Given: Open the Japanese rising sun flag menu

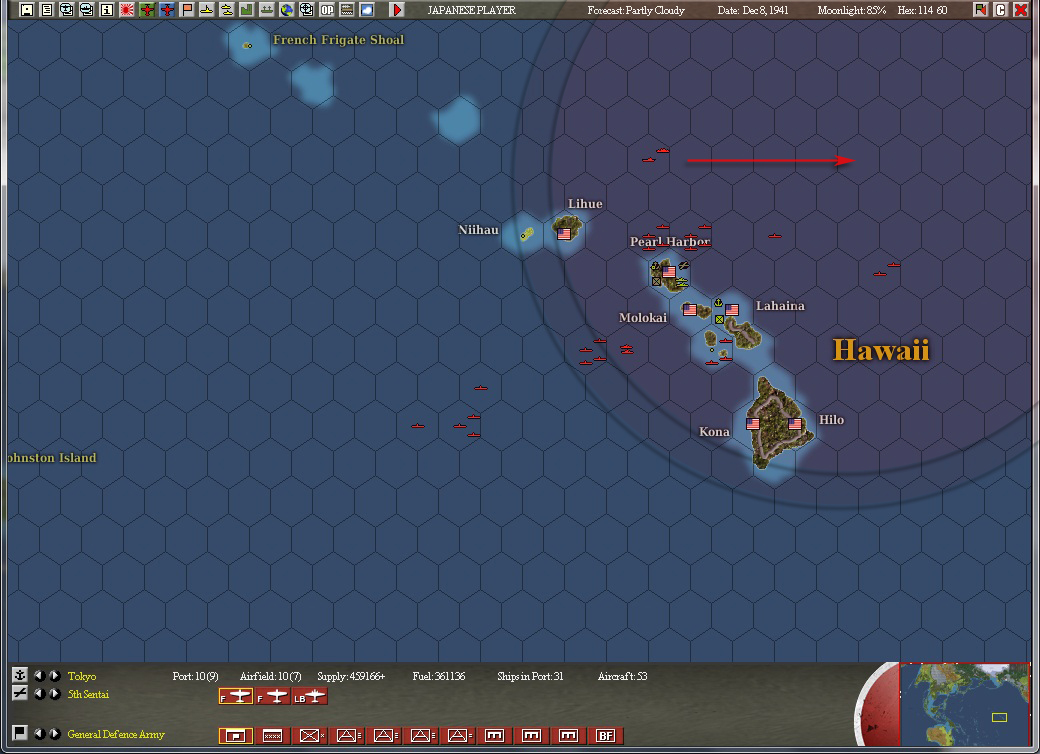Looking at the screenshot, I should pos(127,10).
